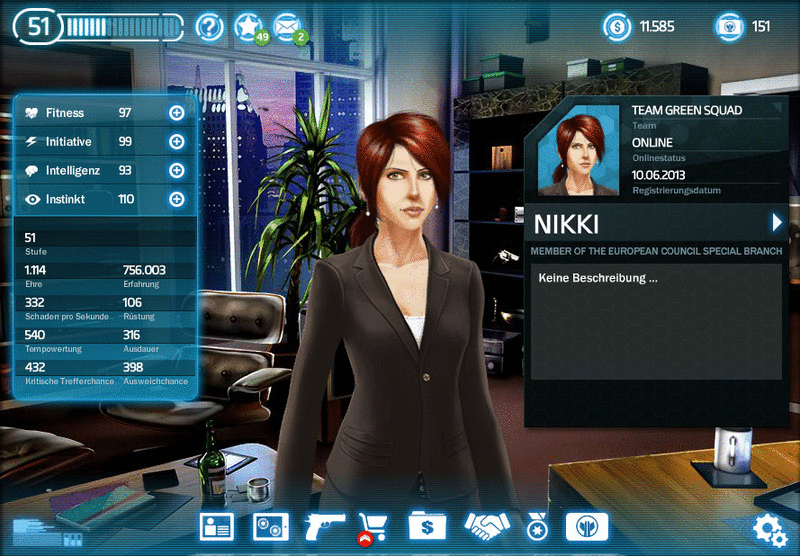The height and width of the screenshot is (556, 800).
Task: Add a point to Intelligenz
Action: 177,171
